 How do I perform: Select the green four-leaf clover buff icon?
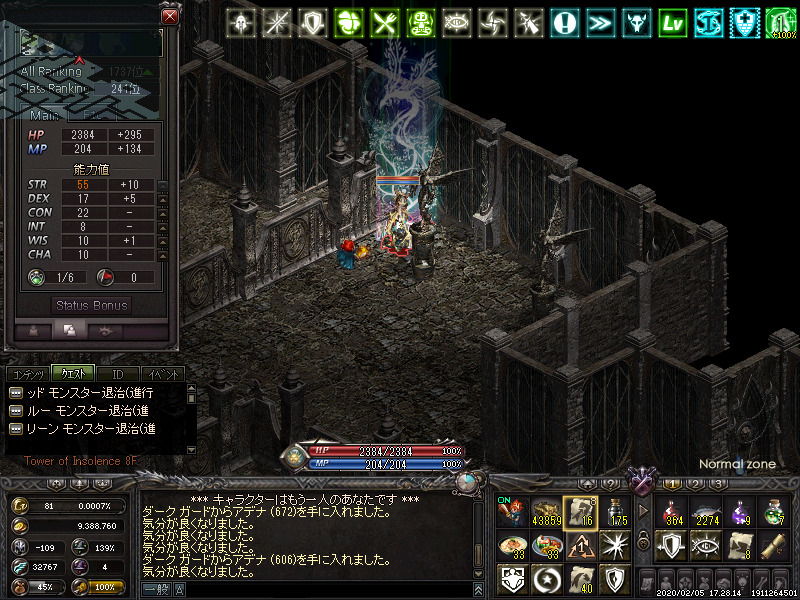click(x=349, y=23)
